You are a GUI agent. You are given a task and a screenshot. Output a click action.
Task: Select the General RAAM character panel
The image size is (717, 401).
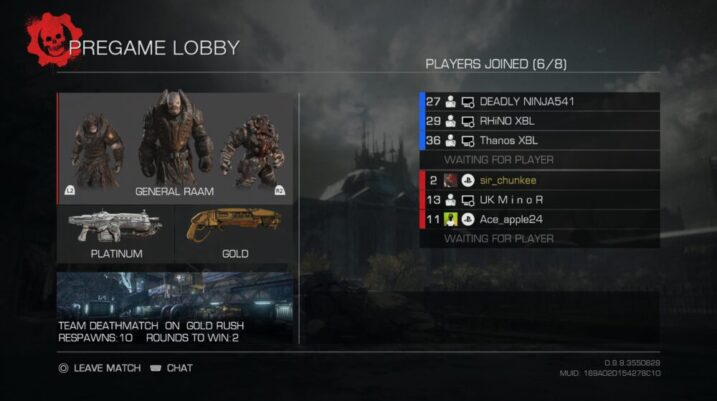[175, 148]
